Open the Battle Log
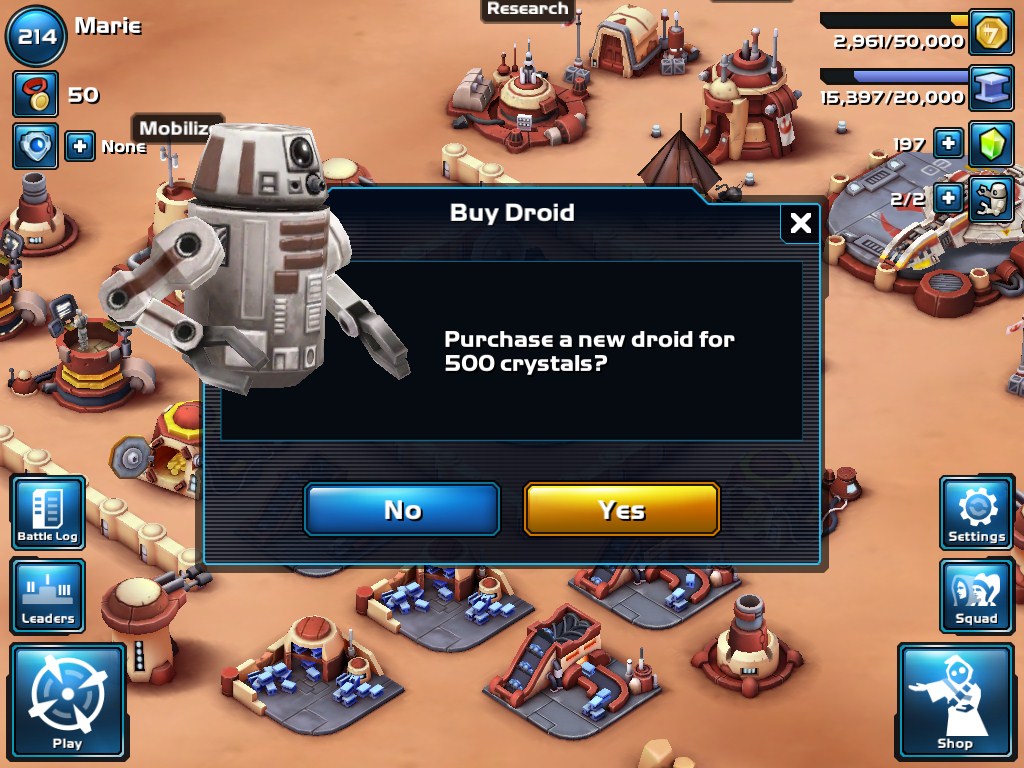Screen dimensions: 1024x768 (48, 513)
